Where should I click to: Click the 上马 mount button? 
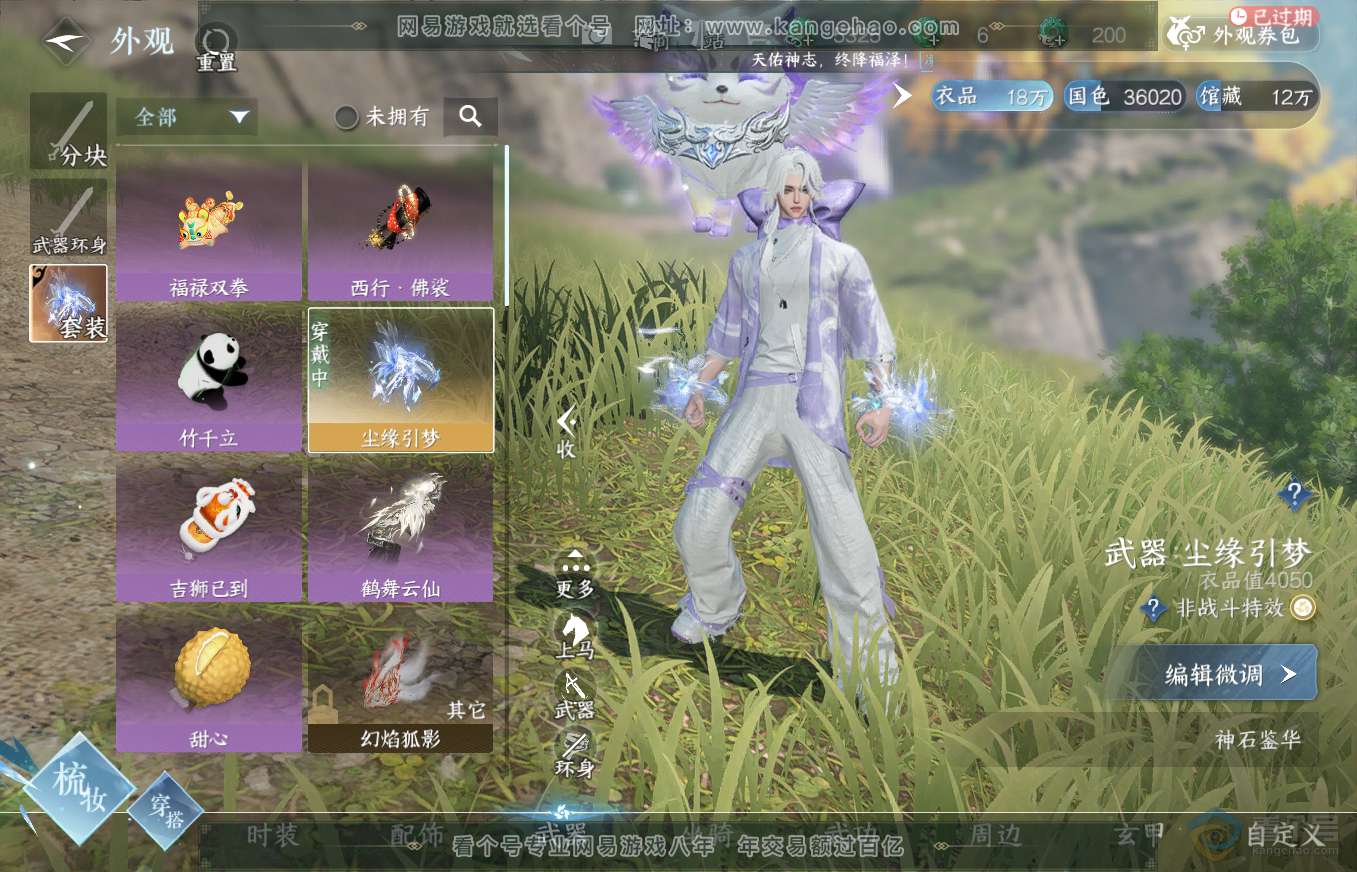pyautogui.click(x=575, y=634)
